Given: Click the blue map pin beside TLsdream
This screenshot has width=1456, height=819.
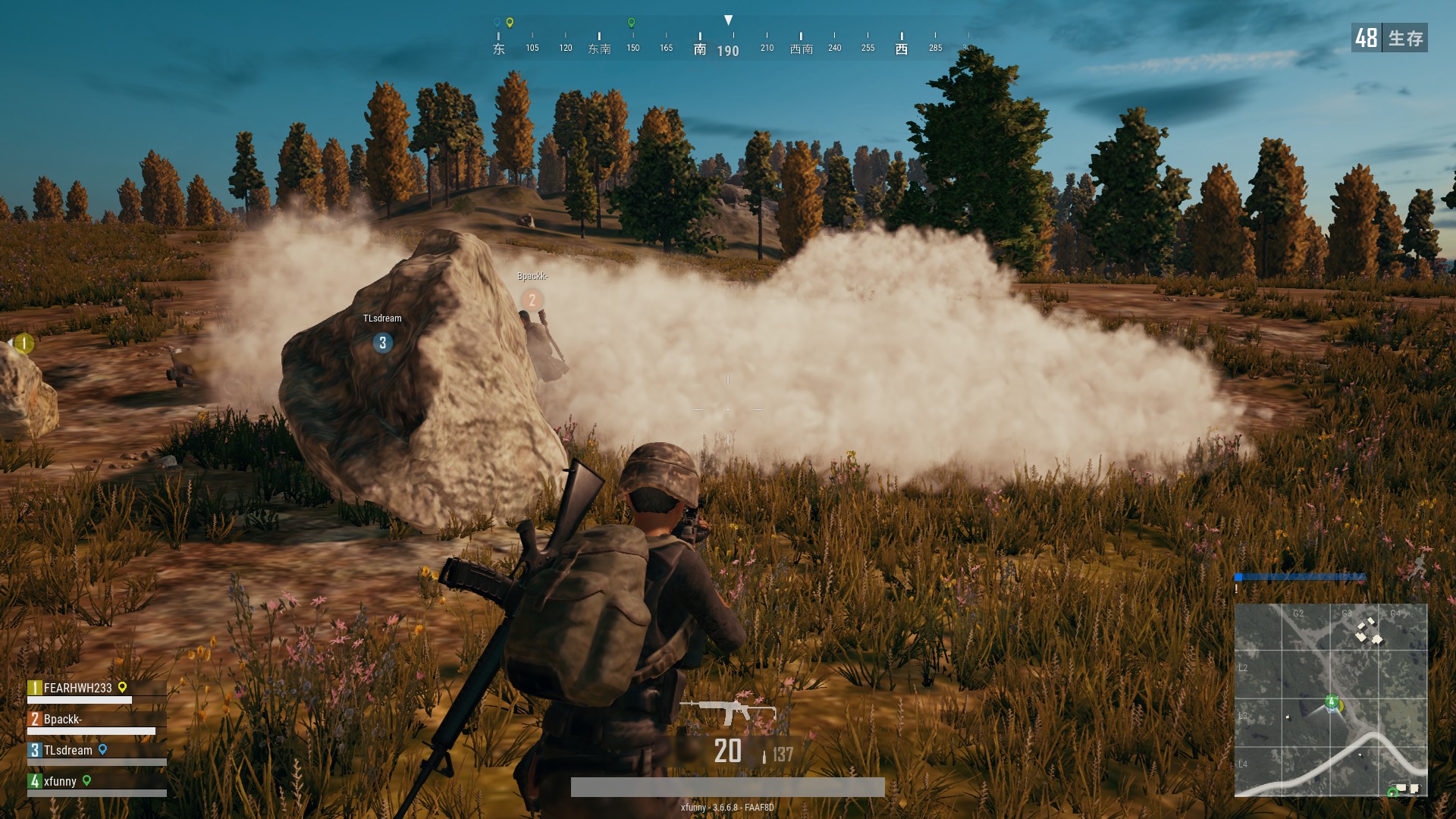Looking at the screenshot, I should pos(102,750).
